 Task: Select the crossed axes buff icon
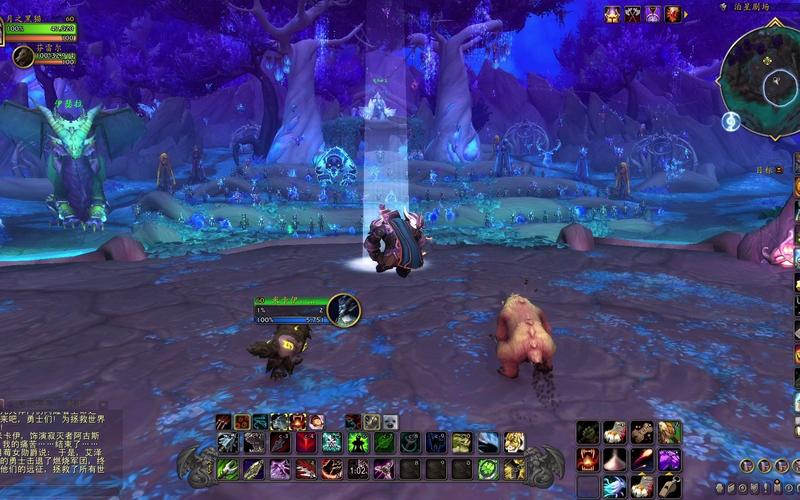pos(632,14)
